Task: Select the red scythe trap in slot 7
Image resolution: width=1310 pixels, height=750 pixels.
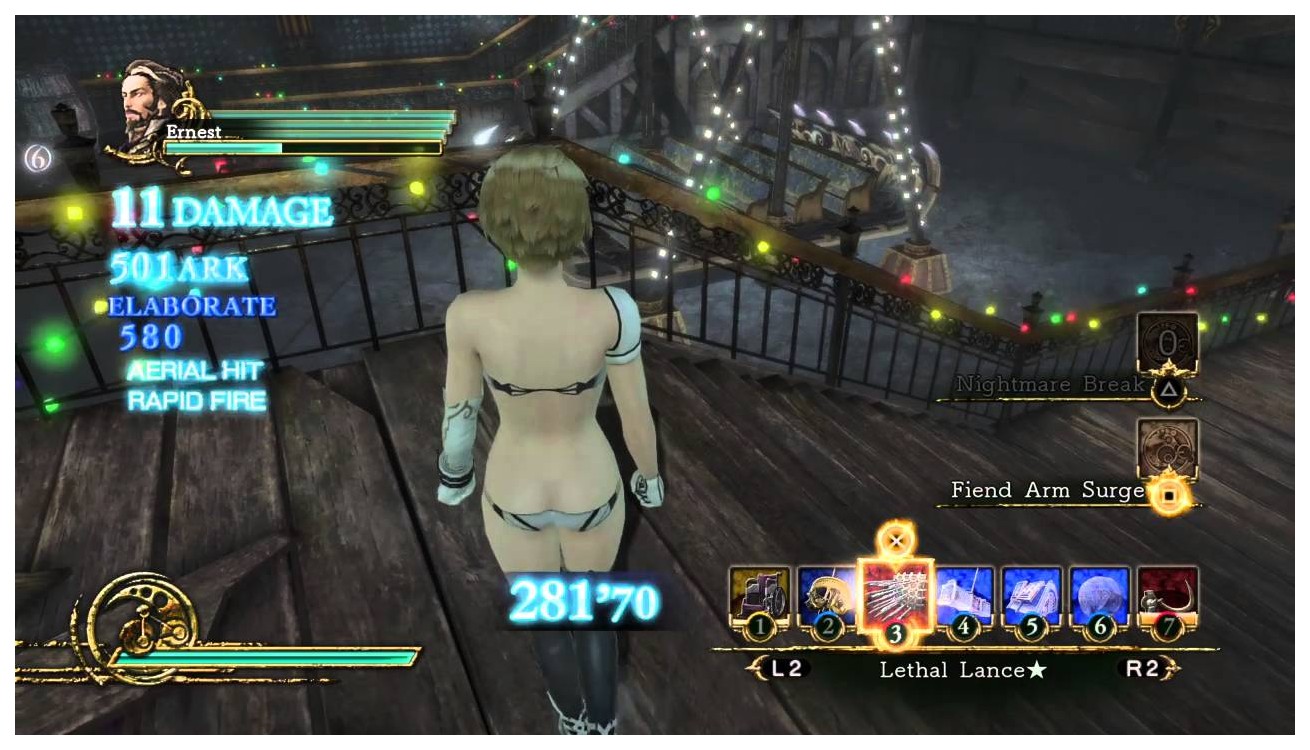Action: click(x=1167, y=598)
